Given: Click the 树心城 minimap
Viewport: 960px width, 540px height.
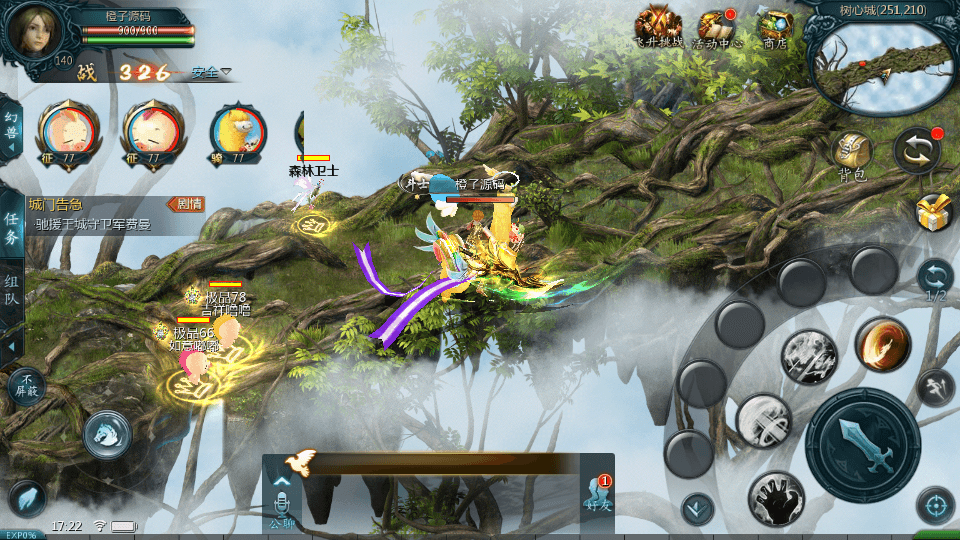Looking at the screenshot, I should point(880,66).
